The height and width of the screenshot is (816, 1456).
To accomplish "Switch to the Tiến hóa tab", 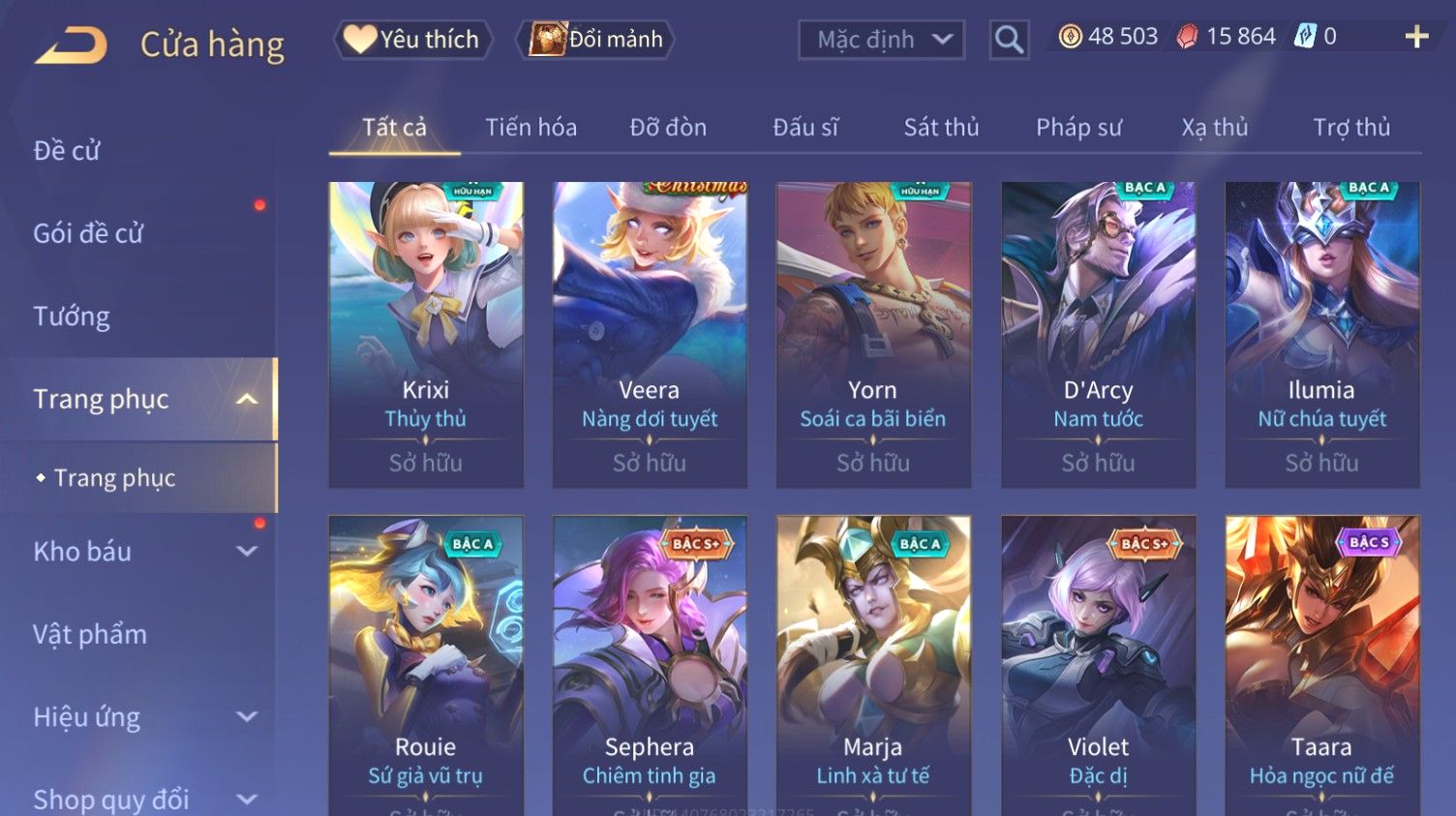I will [x=531, y=128].
